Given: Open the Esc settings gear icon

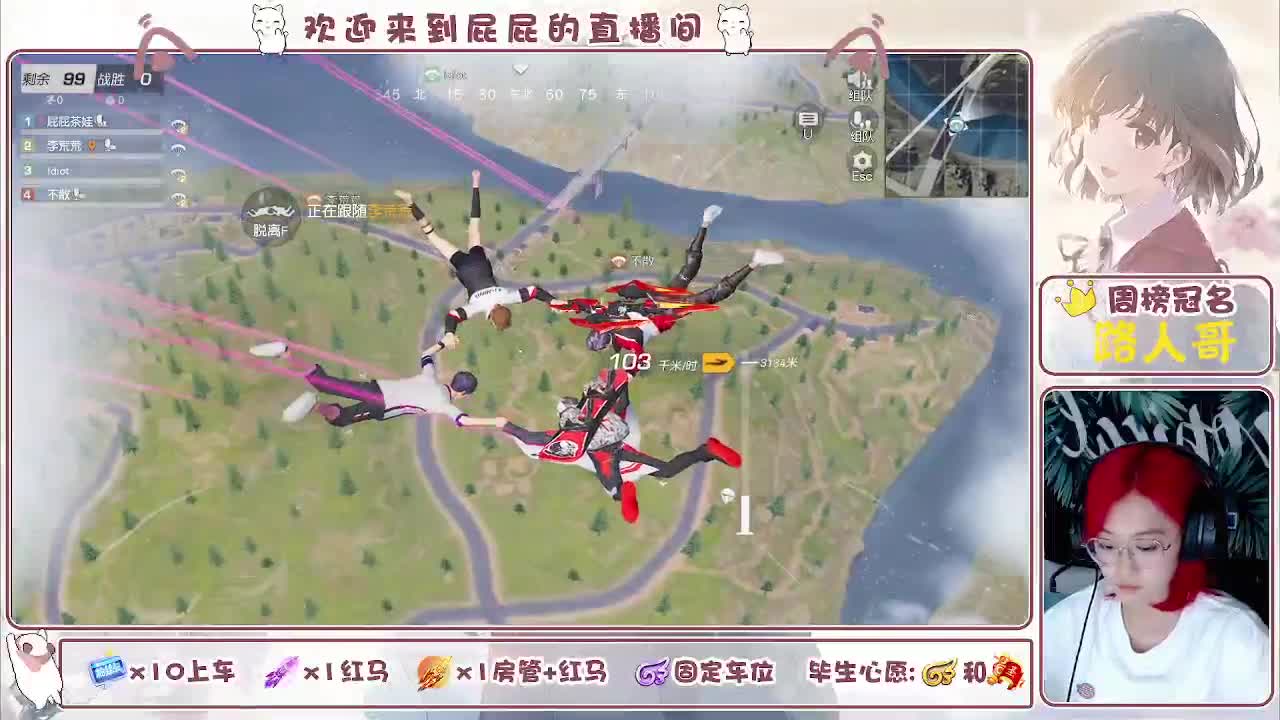Looking at the screenshot, I should (862, 160).
